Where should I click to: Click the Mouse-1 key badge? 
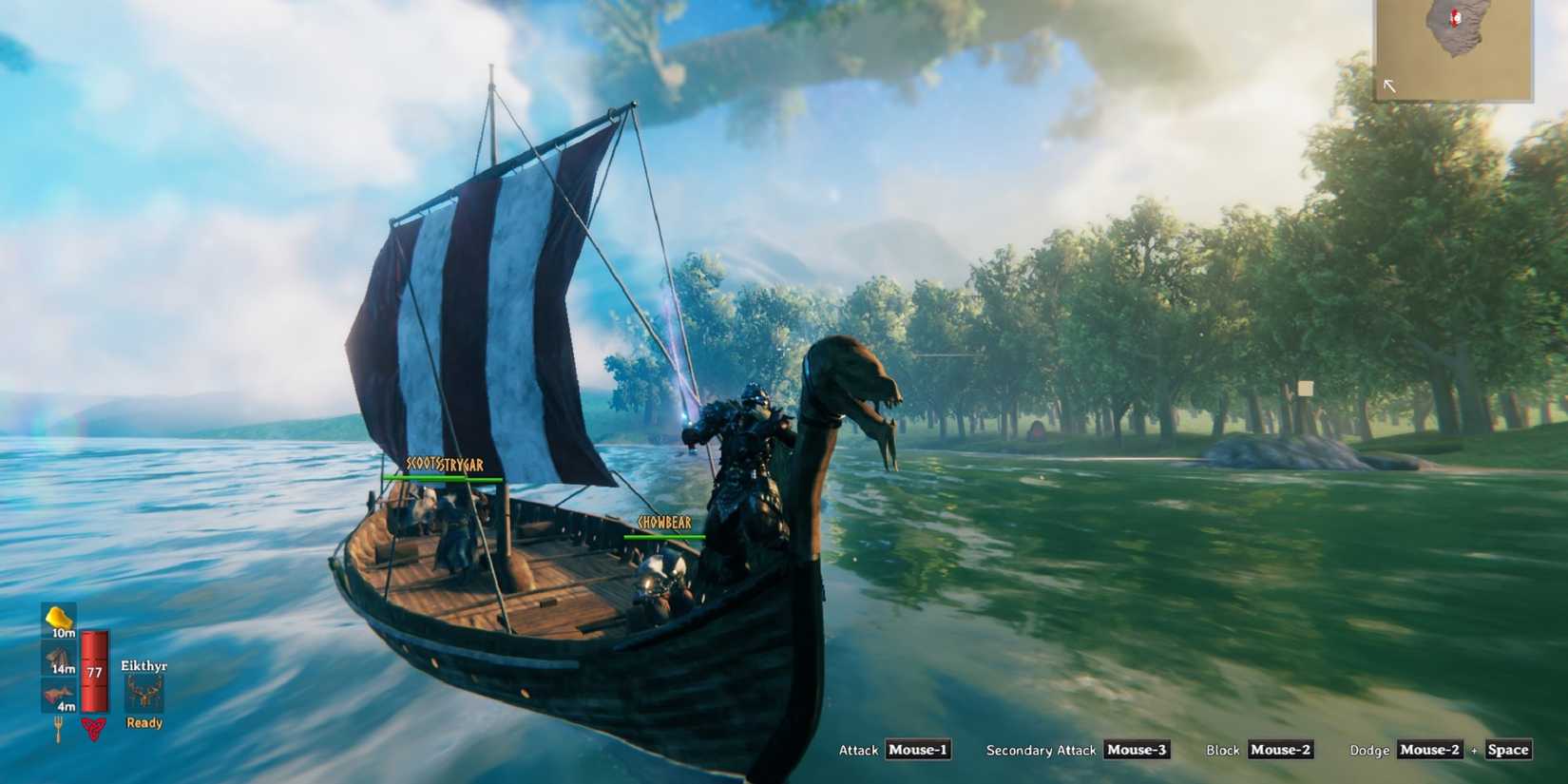coord(918,750)
